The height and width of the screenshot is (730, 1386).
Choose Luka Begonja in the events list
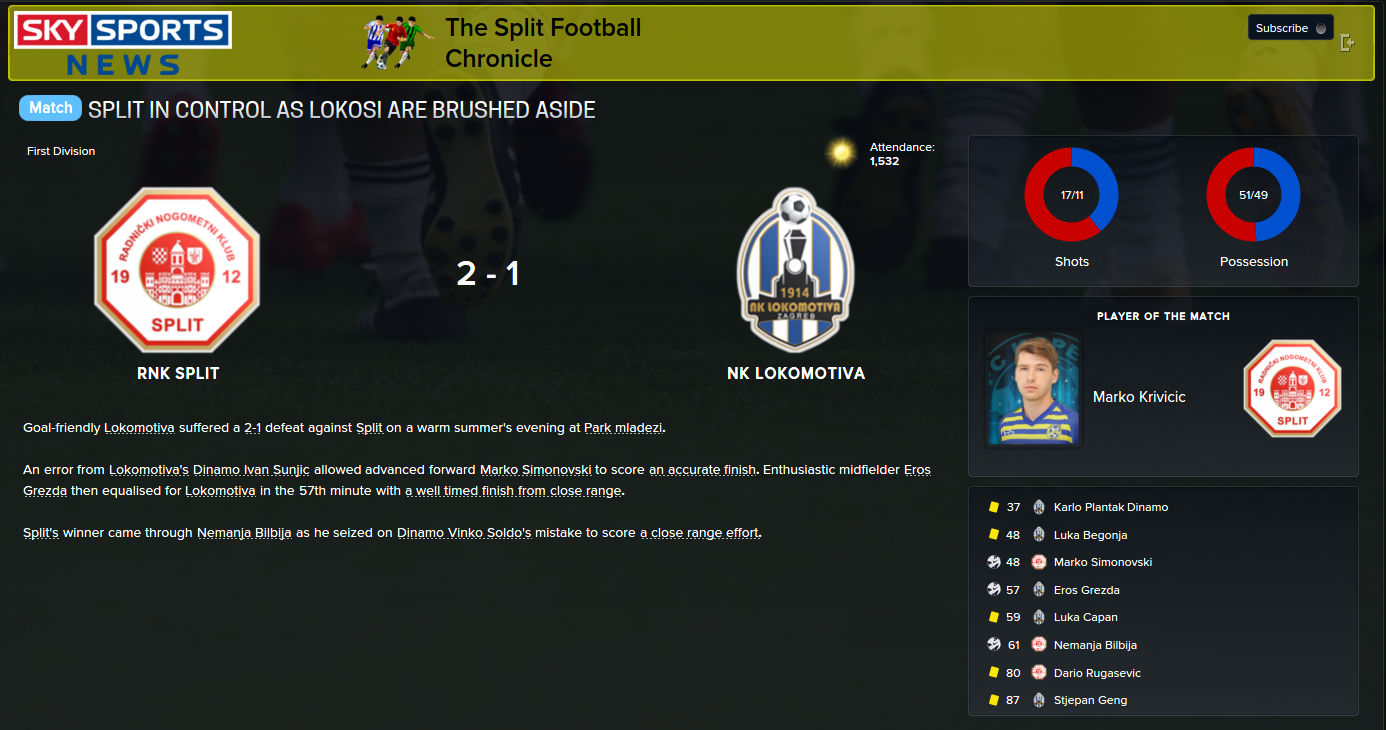[1090, 535]
